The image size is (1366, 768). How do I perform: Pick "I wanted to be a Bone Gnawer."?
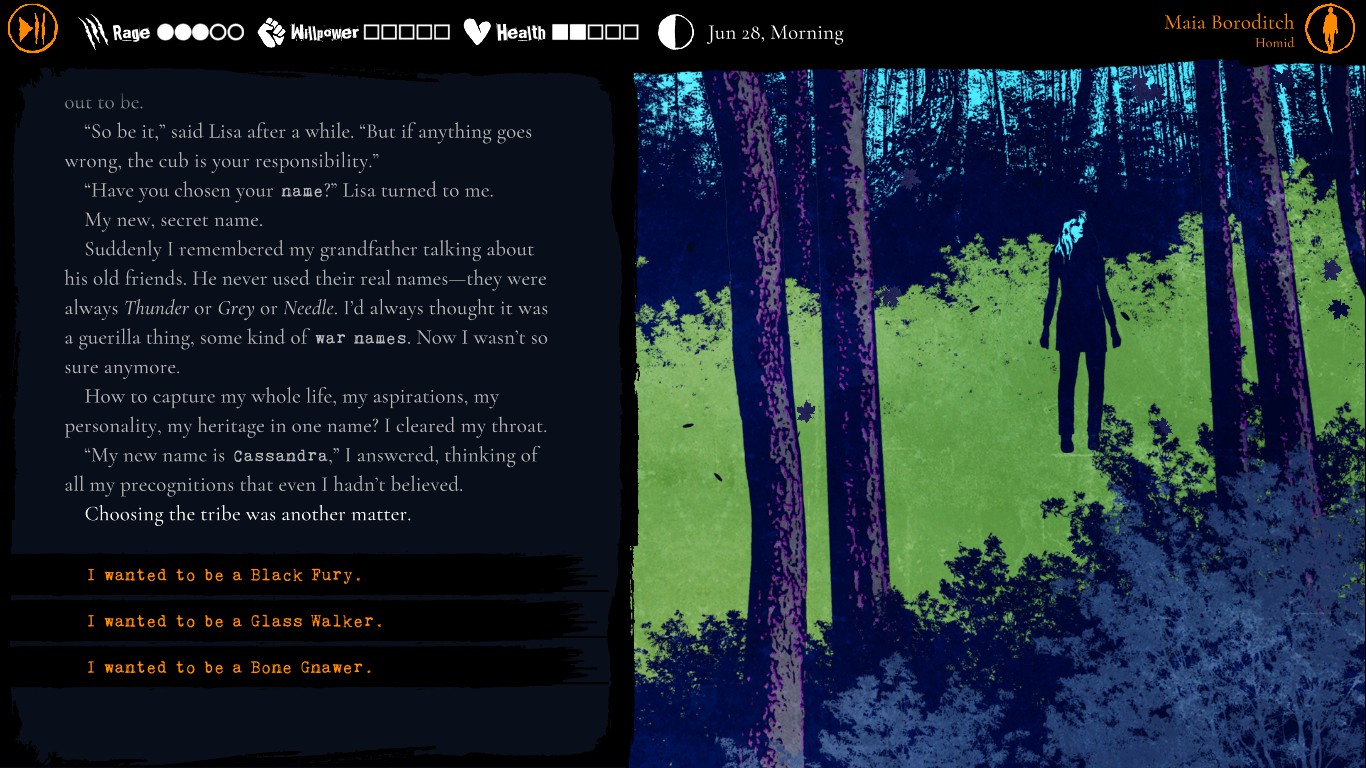click(x=229, y=667)
